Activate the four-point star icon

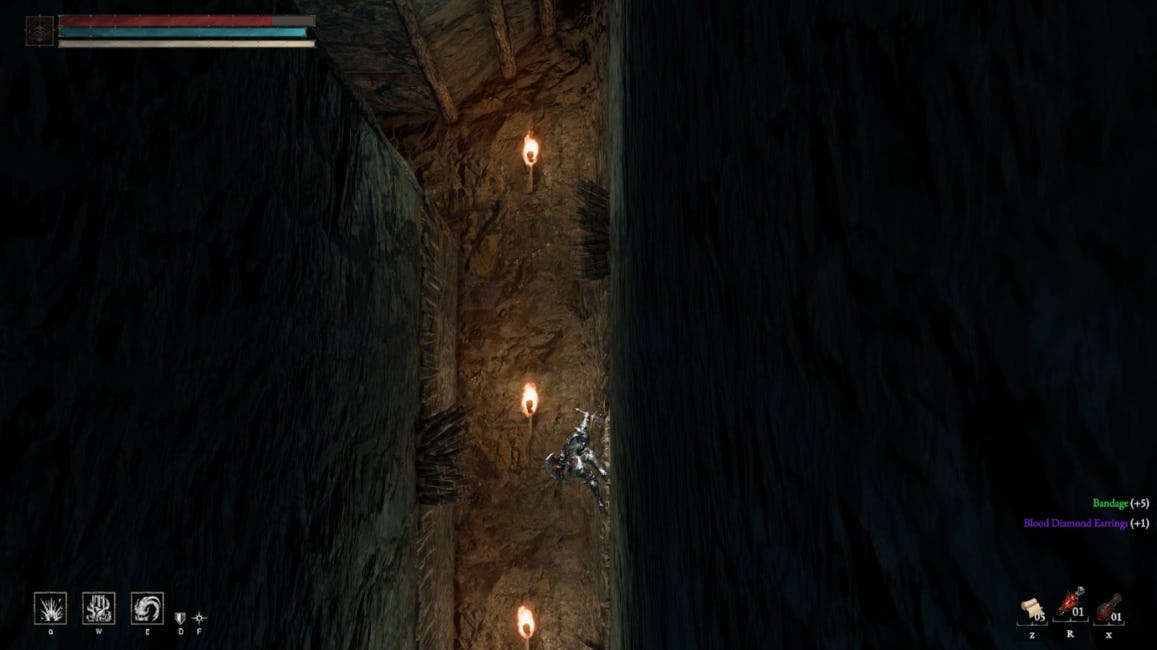[199, 618]
